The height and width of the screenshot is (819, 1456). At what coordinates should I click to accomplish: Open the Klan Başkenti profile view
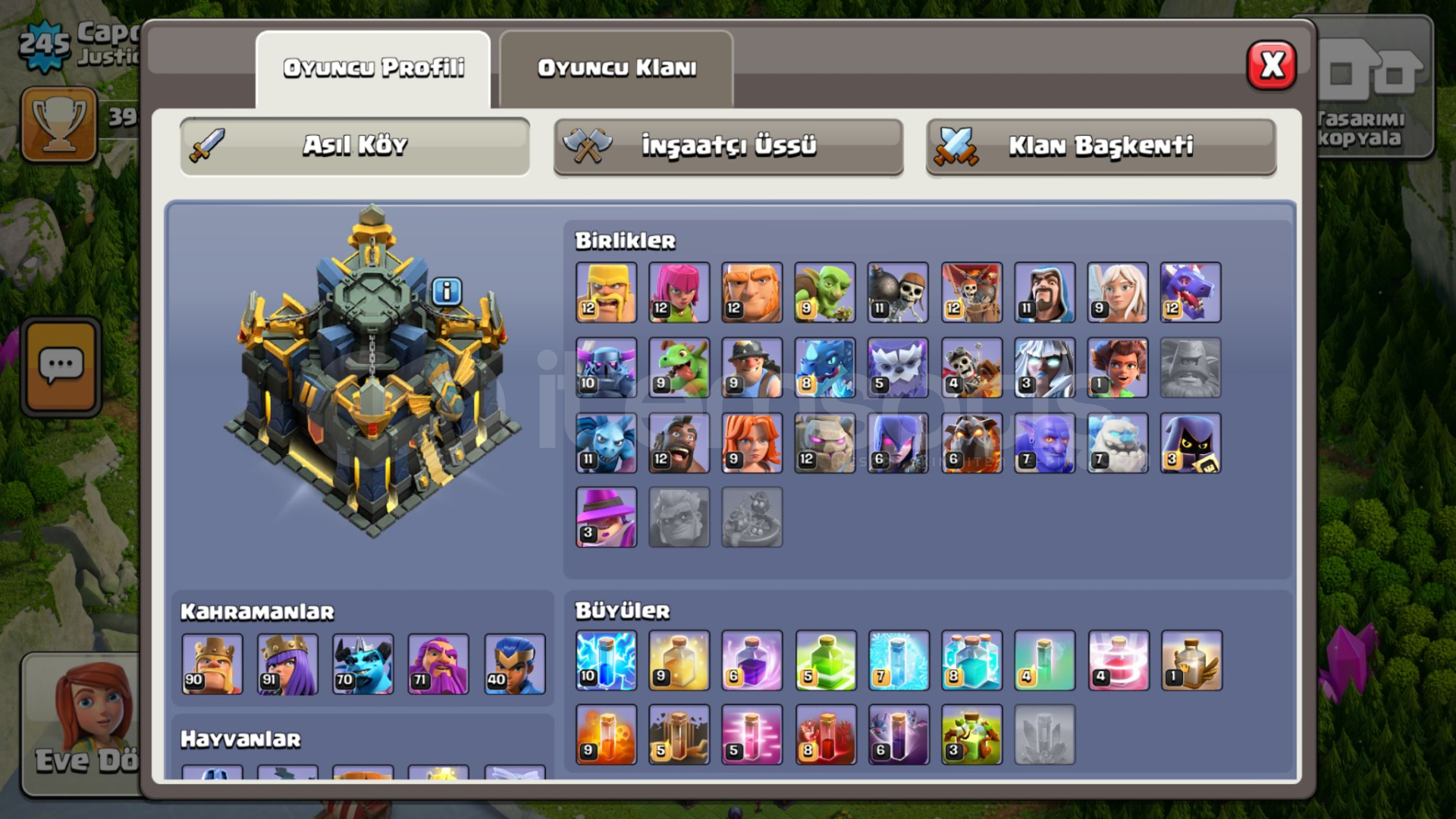tap(1100, 146)
